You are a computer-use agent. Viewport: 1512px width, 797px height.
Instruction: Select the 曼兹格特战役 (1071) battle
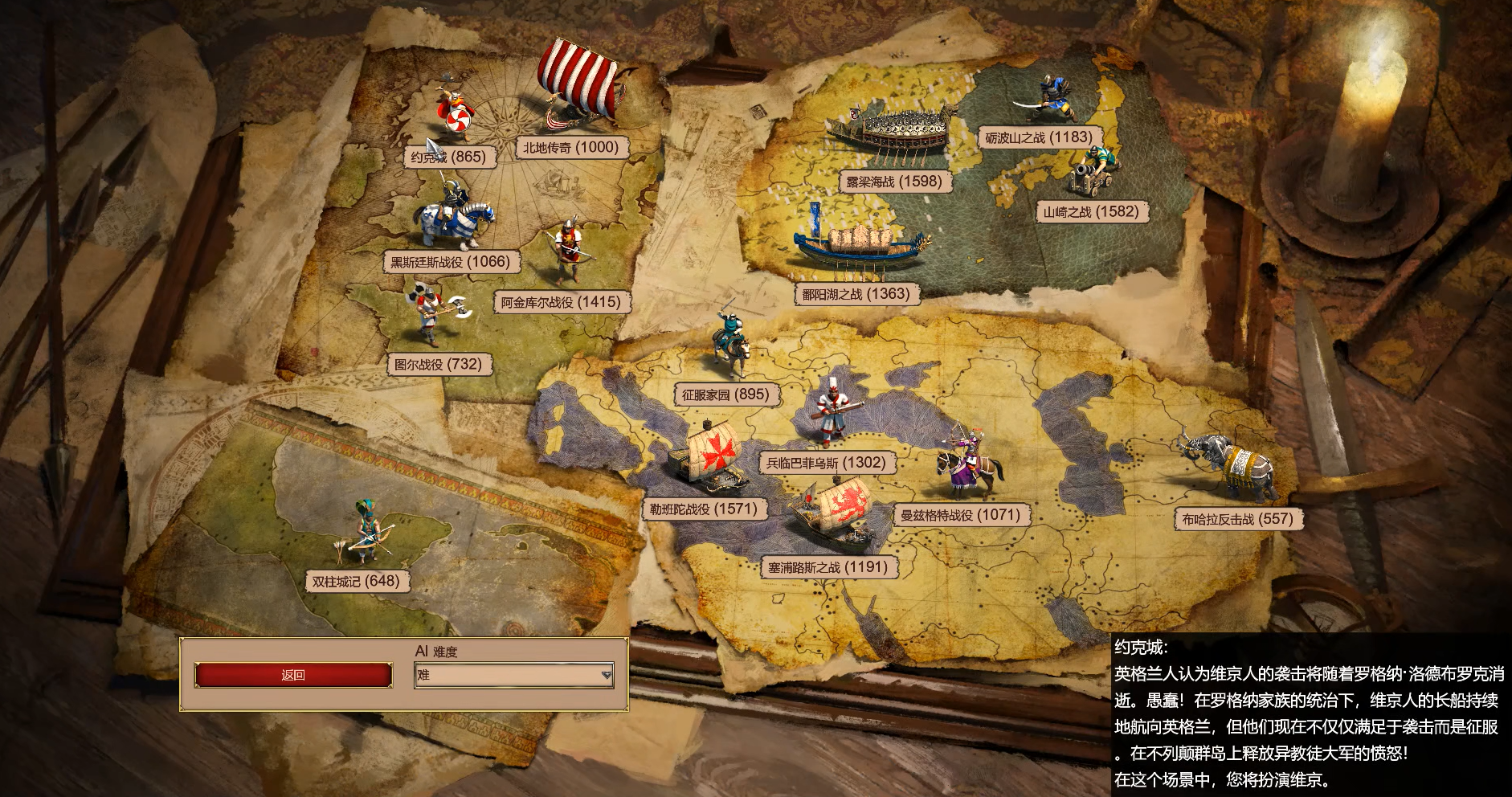[x=959, y=515]
